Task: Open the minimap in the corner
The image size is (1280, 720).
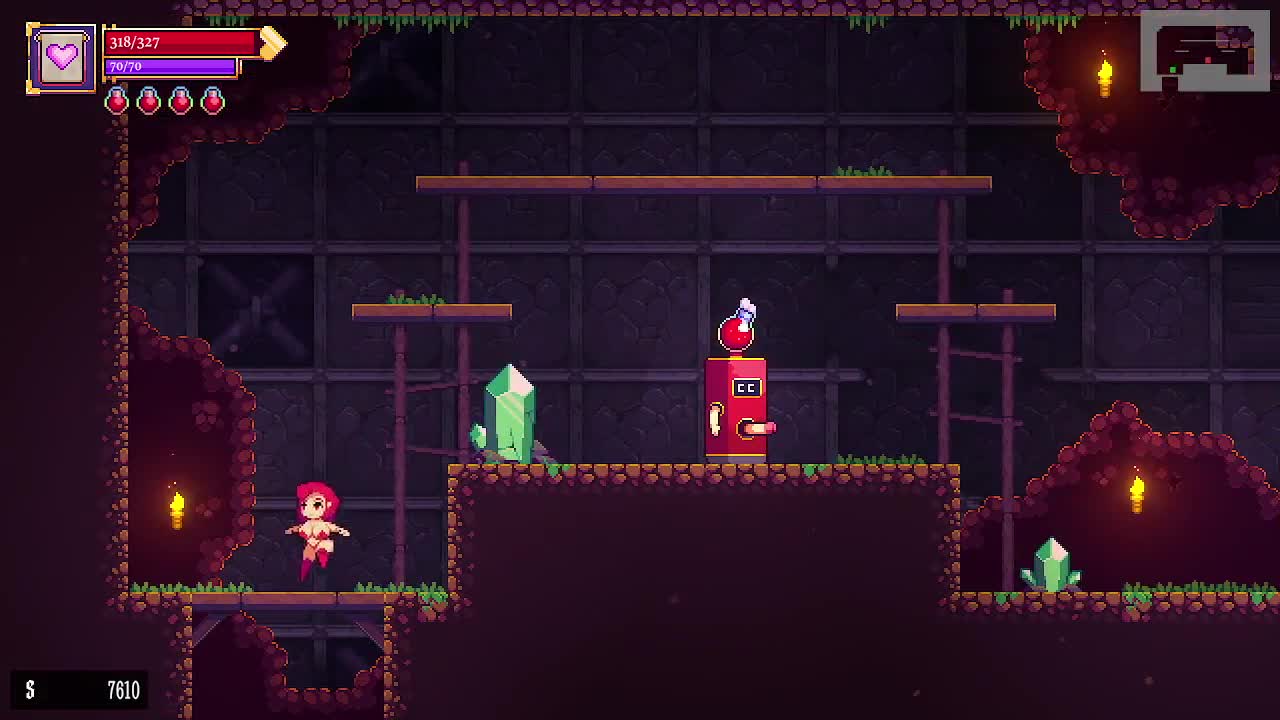Action: [x=1204, y=50]
